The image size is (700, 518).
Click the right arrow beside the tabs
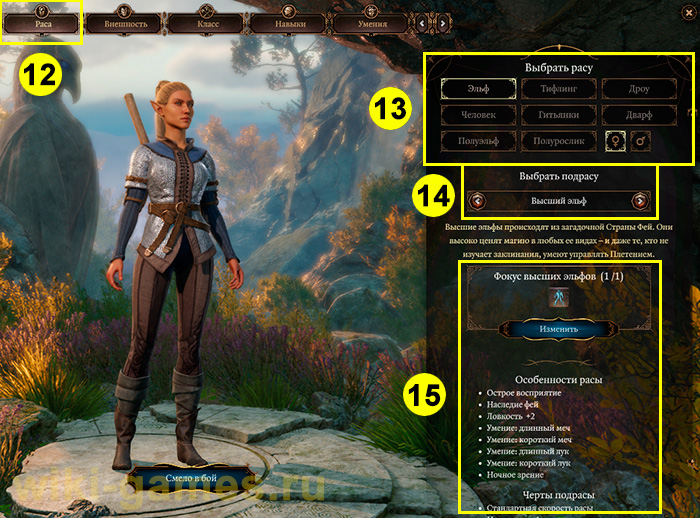(x=440, y=21)
